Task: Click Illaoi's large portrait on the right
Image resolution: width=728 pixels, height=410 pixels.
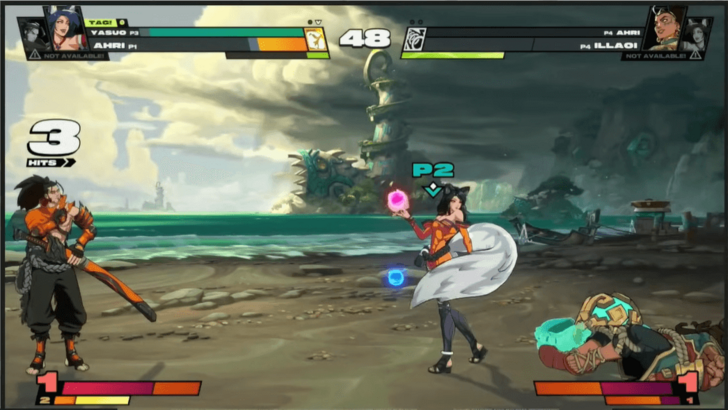Action: [663, 29]
